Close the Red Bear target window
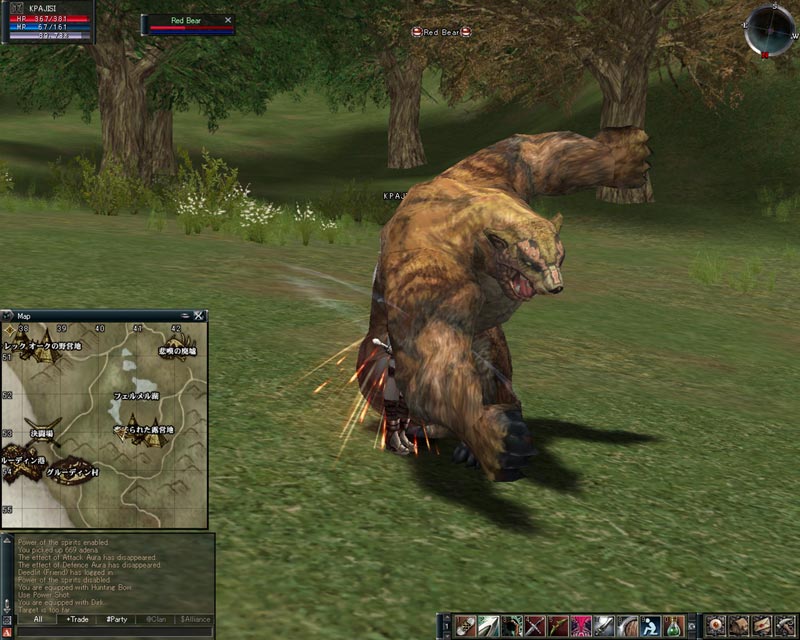This screenshot has width=800, height=640. pyautogui.click(x=228, y=20)
